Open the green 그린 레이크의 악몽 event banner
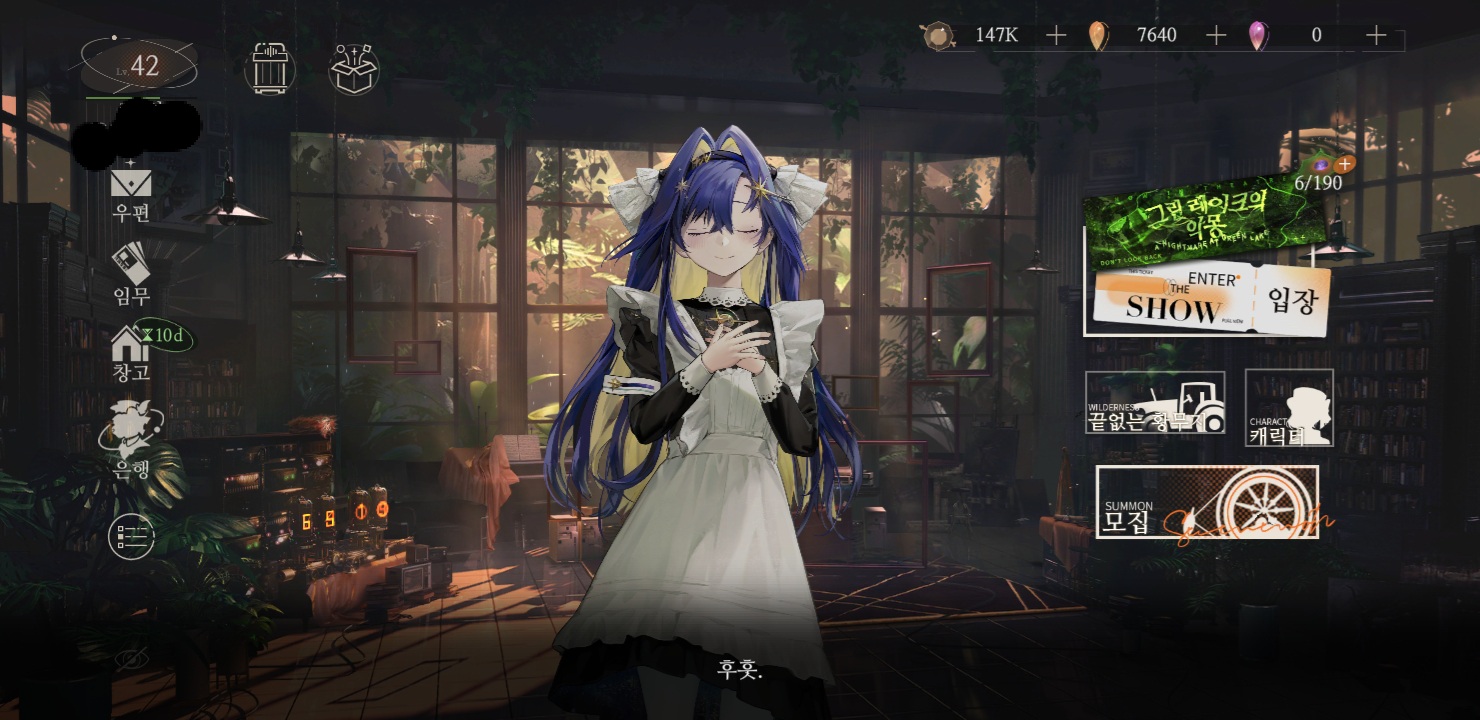The width and height of the screenshot is (1480, 720). (x=1198, y=219)
